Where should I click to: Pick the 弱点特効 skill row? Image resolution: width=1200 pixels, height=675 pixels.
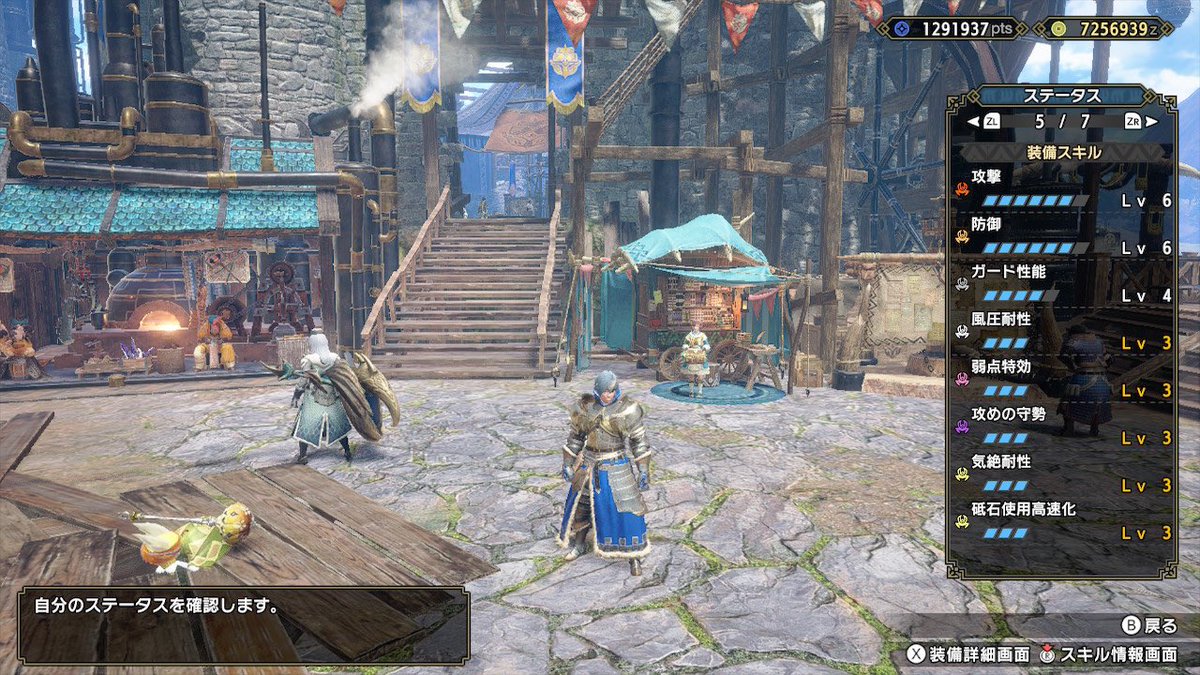[1063, 379]
